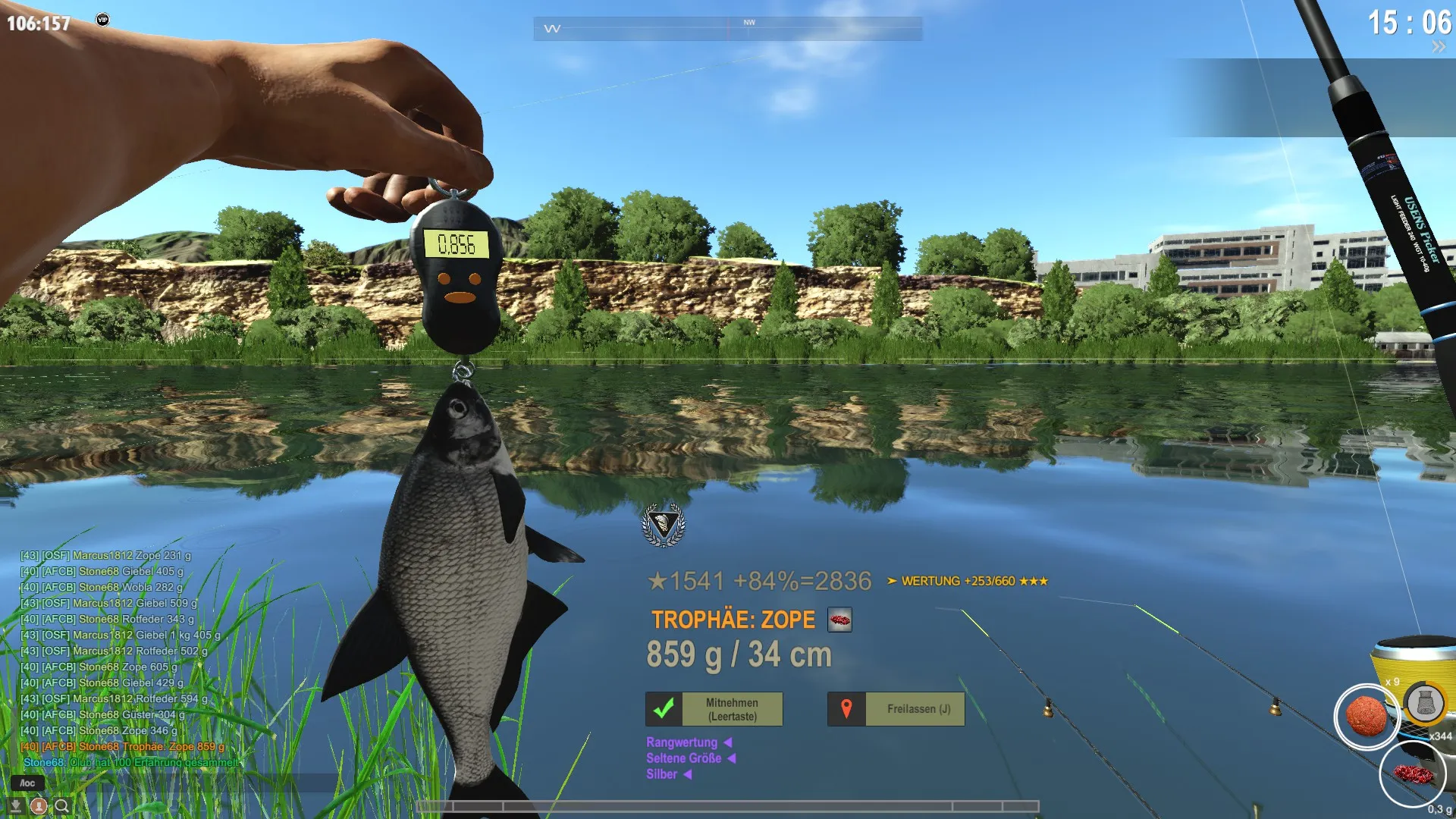Click the Rangwertung link
The width and height of the screenshot is (1456, 819).
pyautogui.click(x=682, y=742)
